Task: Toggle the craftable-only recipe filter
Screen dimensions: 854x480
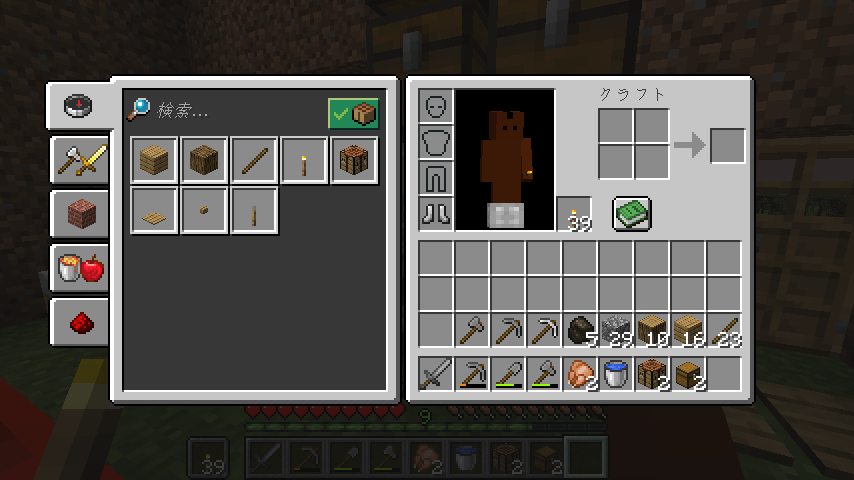Action: (353, 114)
